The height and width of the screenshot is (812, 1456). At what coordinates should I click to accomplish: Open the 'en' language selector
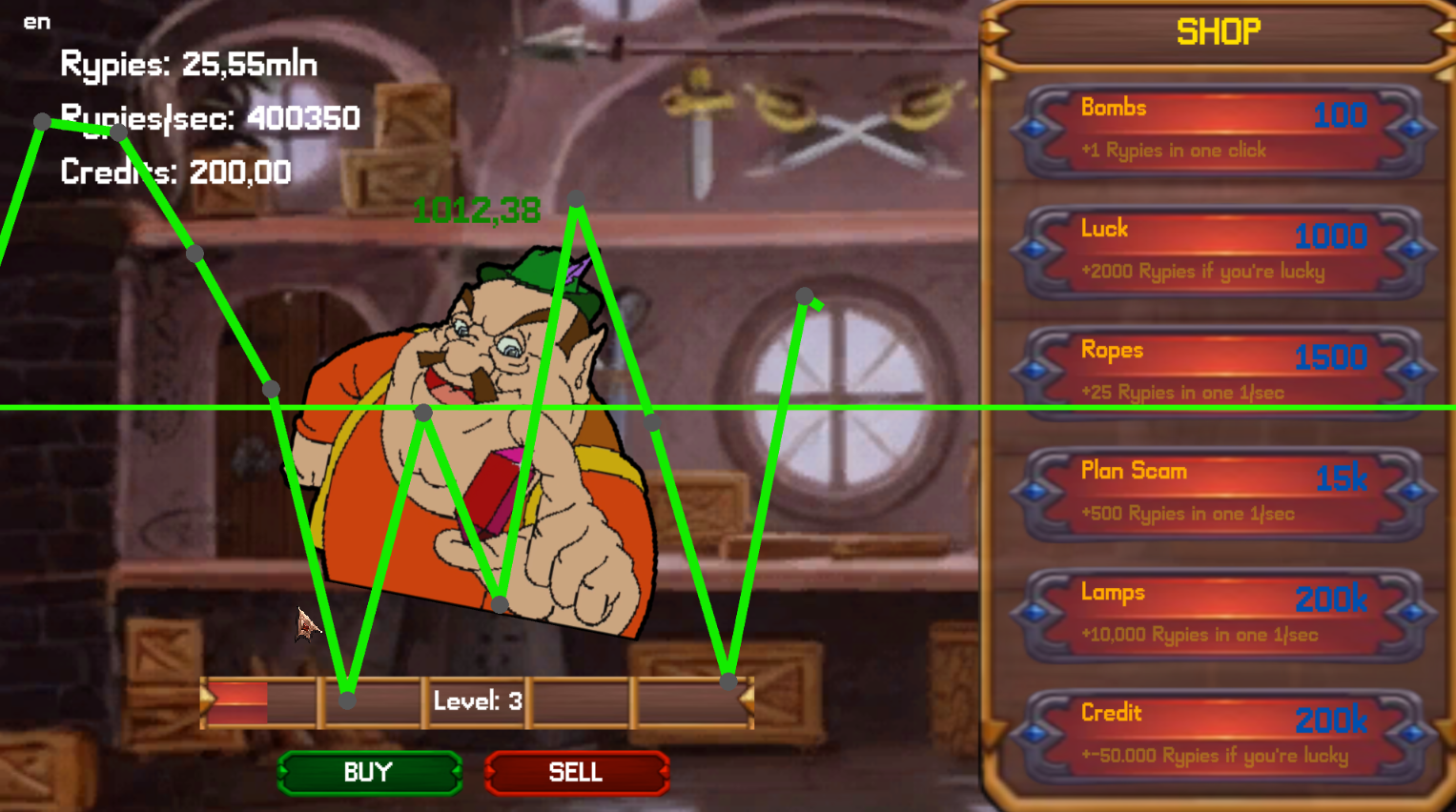pyautogui.click(x=37, y=22)
